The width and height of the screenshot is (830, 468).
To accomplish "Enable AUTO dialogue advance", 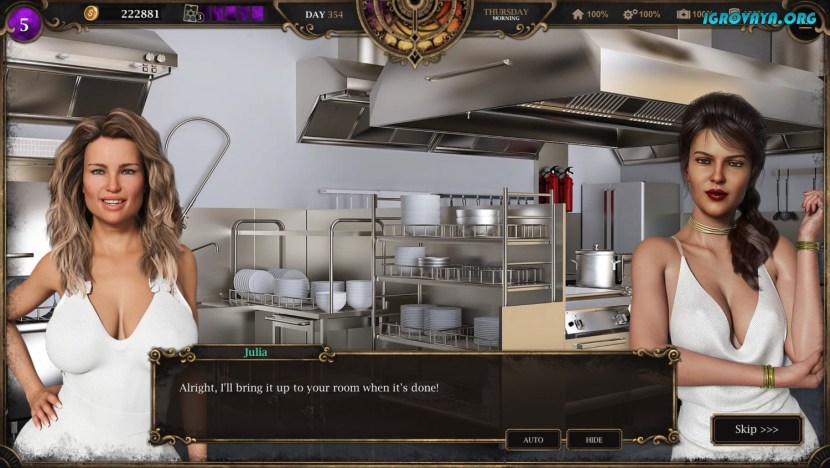I will 532,439.
